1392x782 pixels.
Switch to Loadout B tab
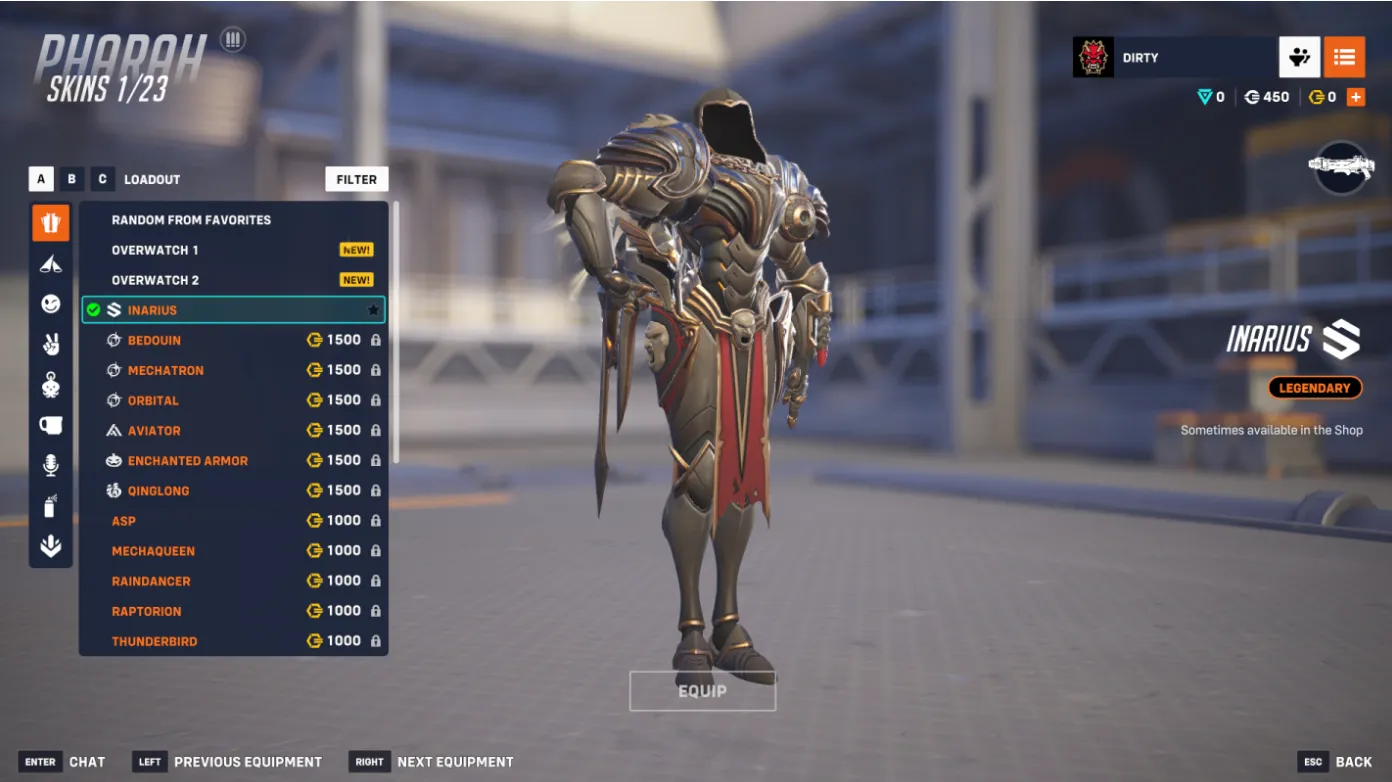(x=71, y=179)
